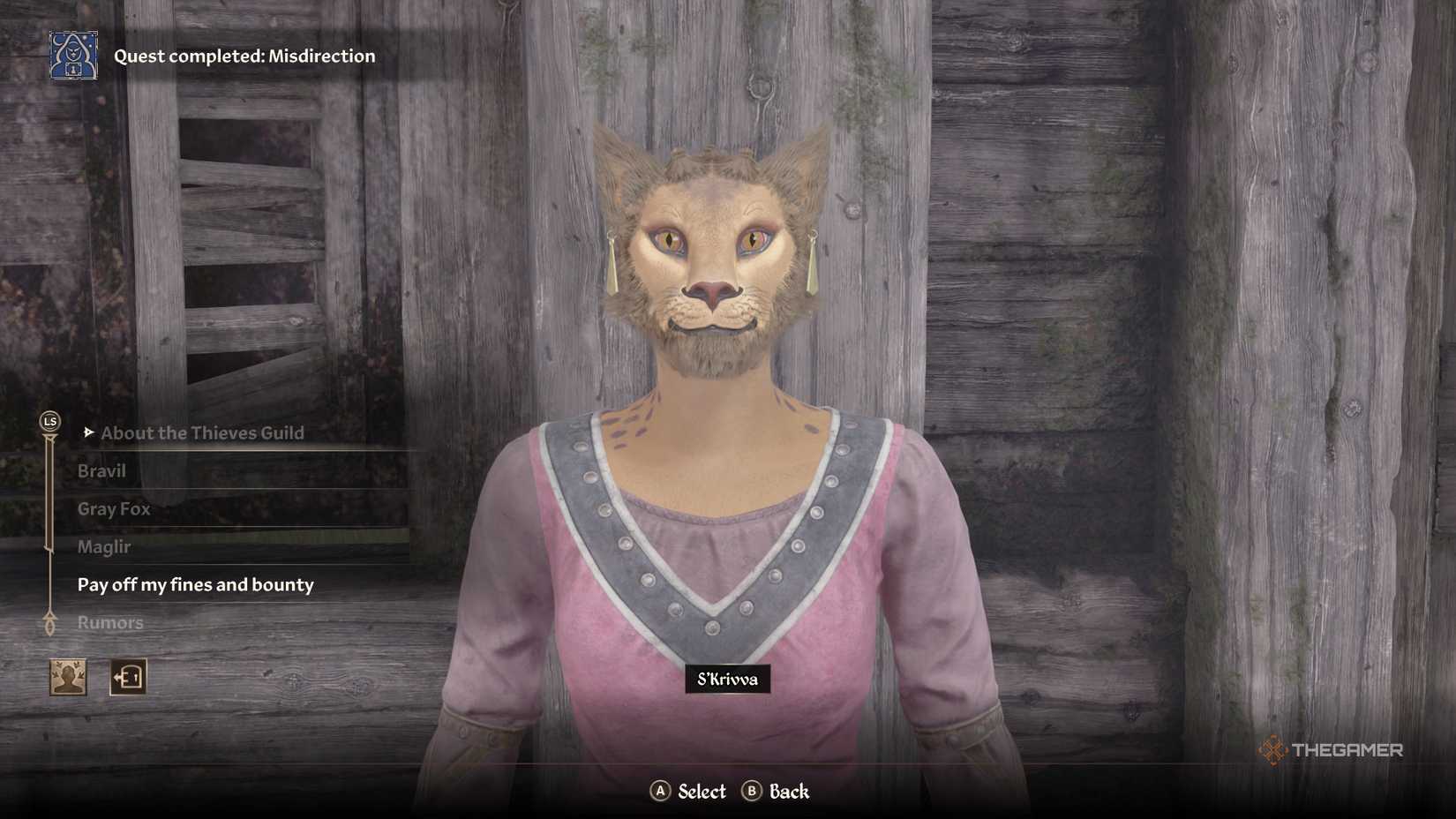
Task: Choose Pay off my fines and bounty
Action: pyautogui.click(x=196, y=583)
